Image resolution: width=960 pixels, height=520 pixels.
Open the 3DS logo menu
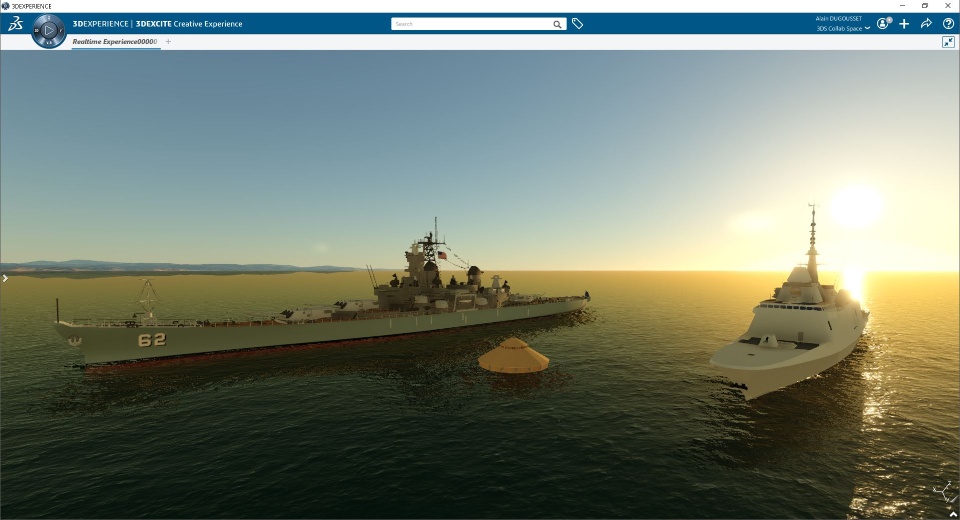pyautogui.click(x=15, y=23)
